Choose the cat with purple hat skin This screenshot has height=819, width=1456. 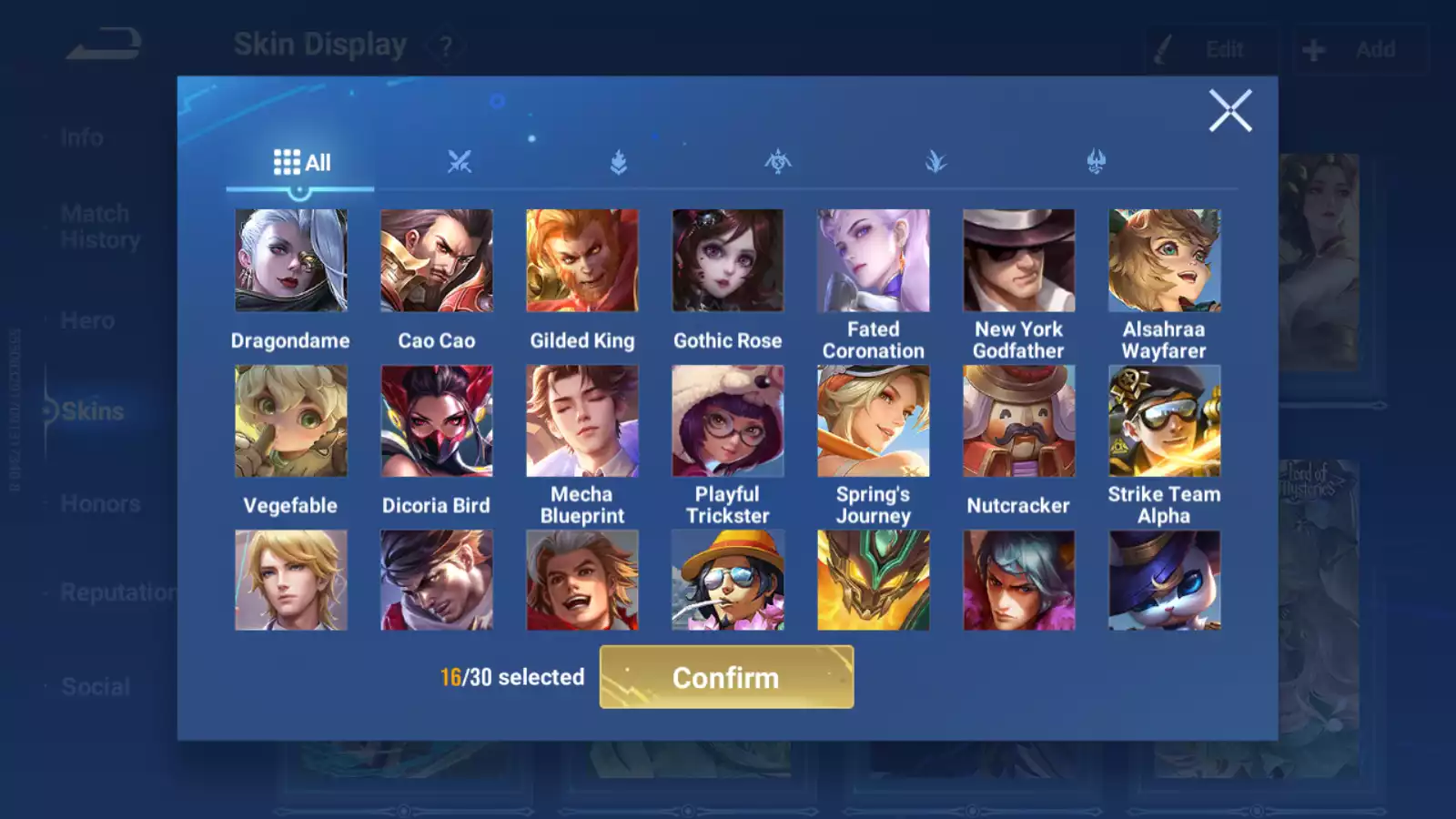coord(1164,581)
